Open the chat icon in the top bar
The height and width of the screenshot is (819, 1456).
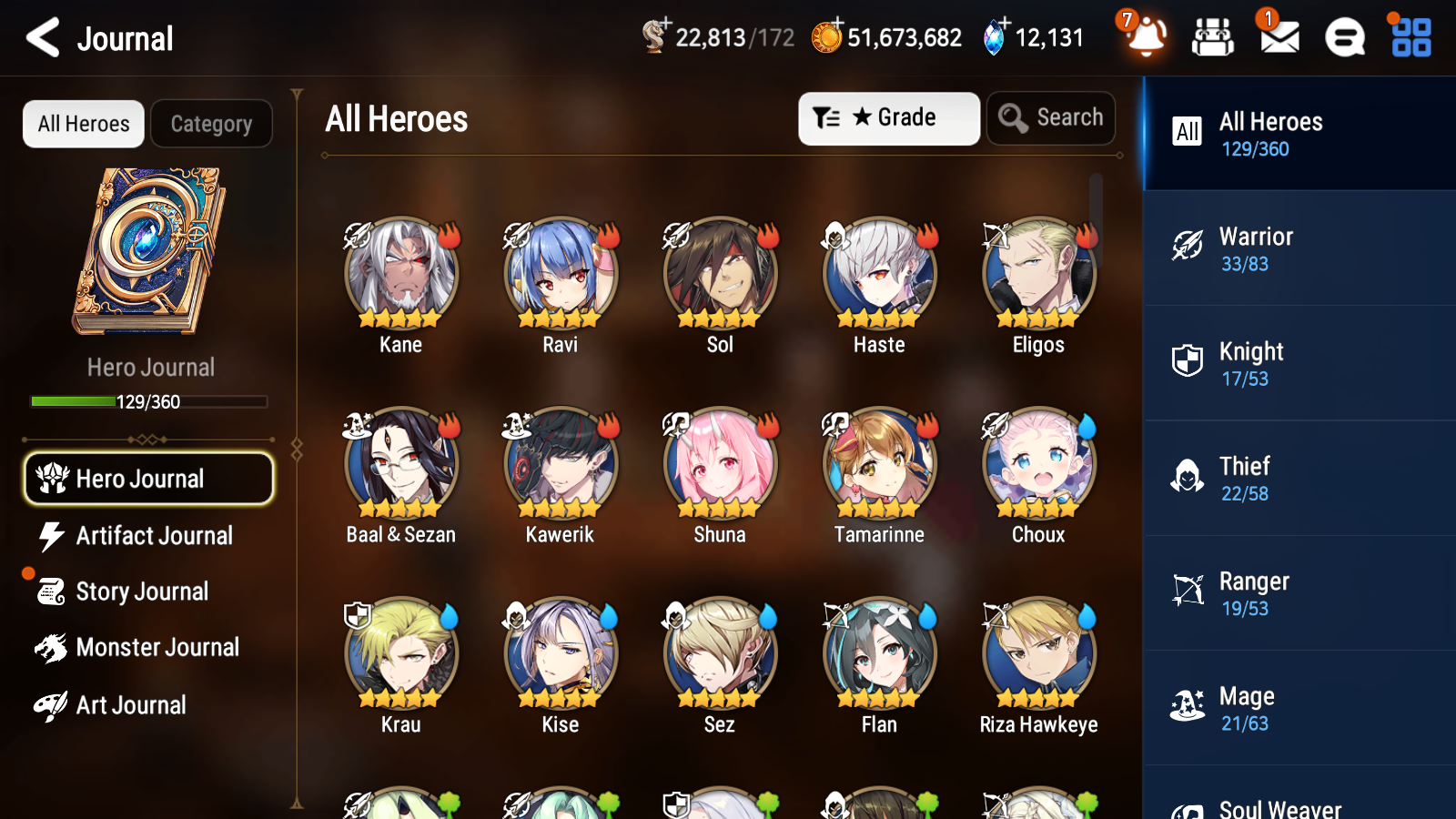point(1343,38)
